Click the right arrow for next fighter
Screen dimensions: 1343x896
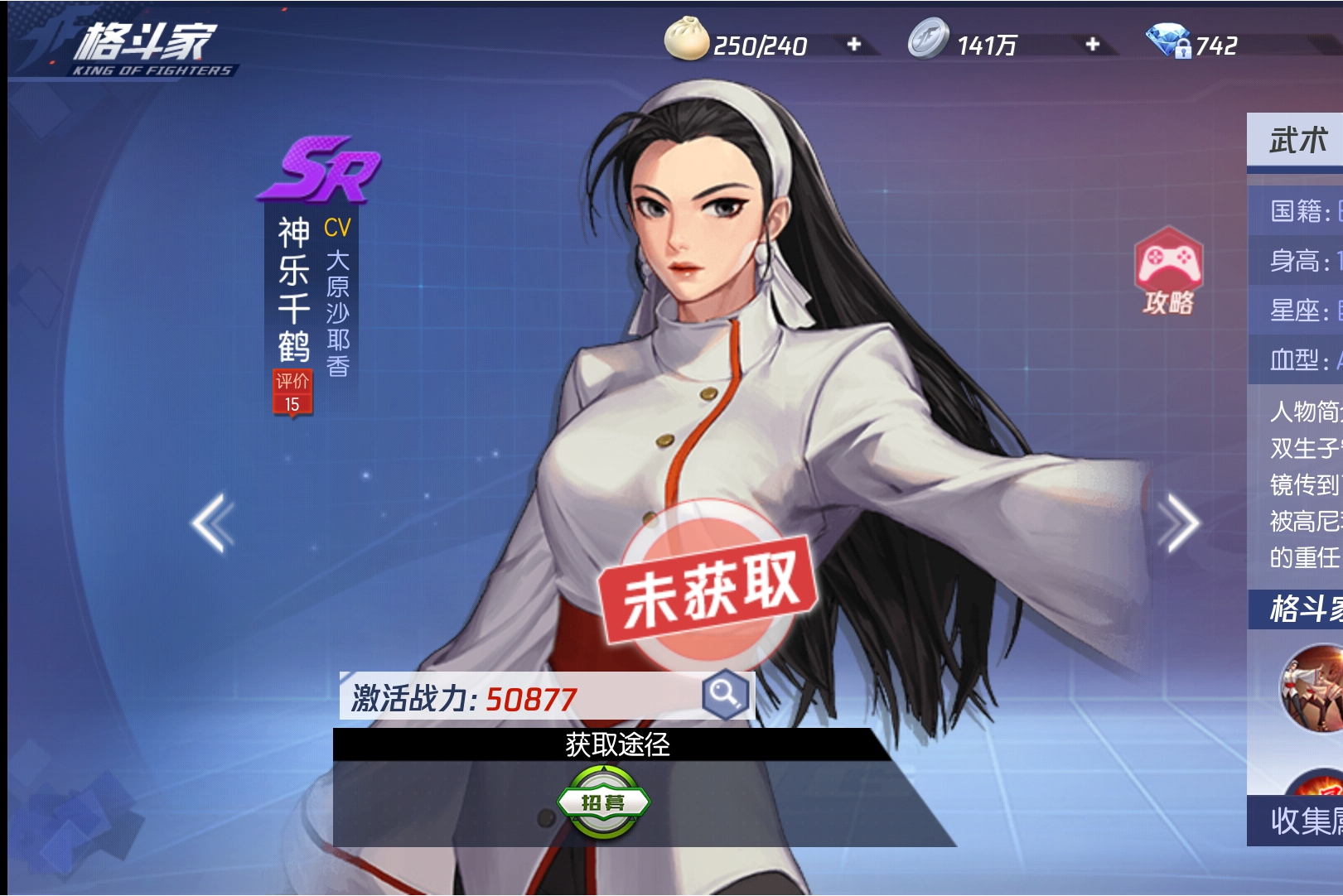pyautogui.click(x=1180, y=522)
